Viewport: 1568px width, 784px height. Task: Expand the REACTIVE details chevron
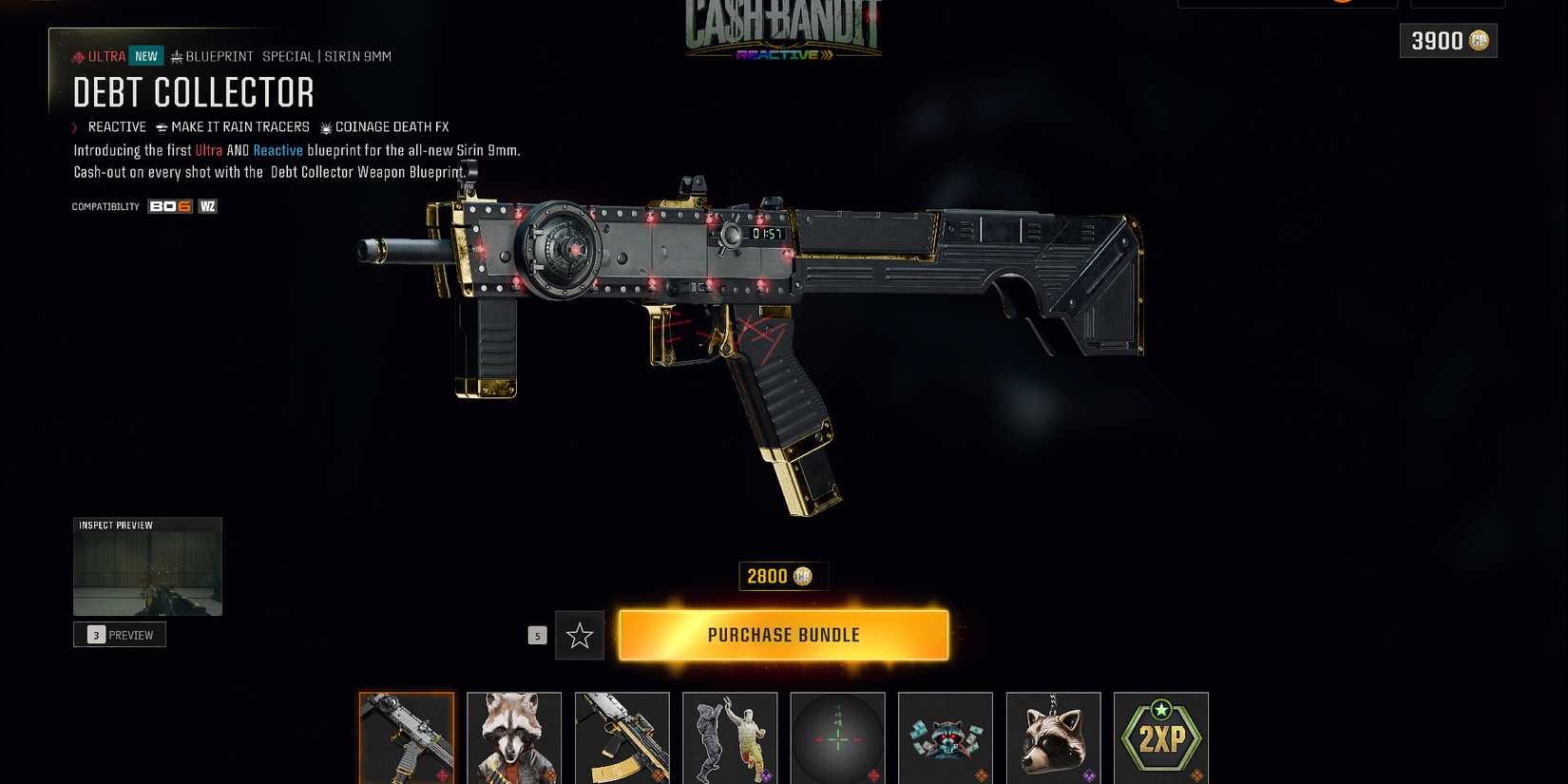tap(75, 126)
